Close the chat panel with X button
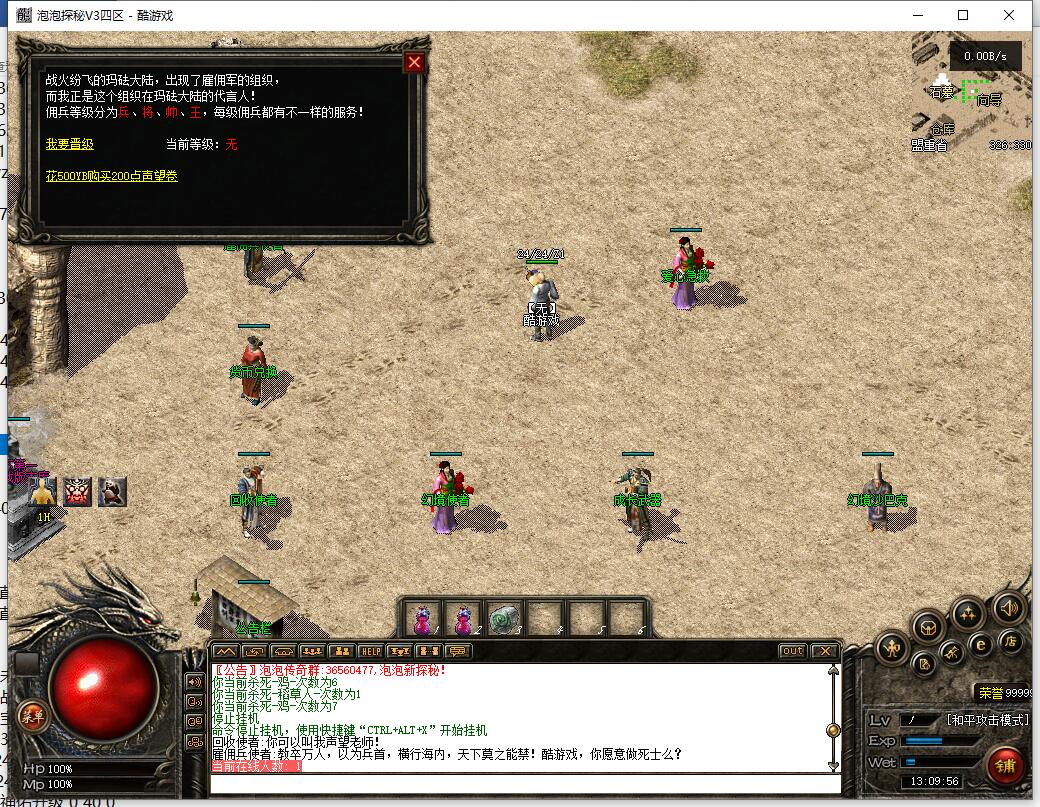The width and height of the screenshot is (1040, 807). pos(824,651)
